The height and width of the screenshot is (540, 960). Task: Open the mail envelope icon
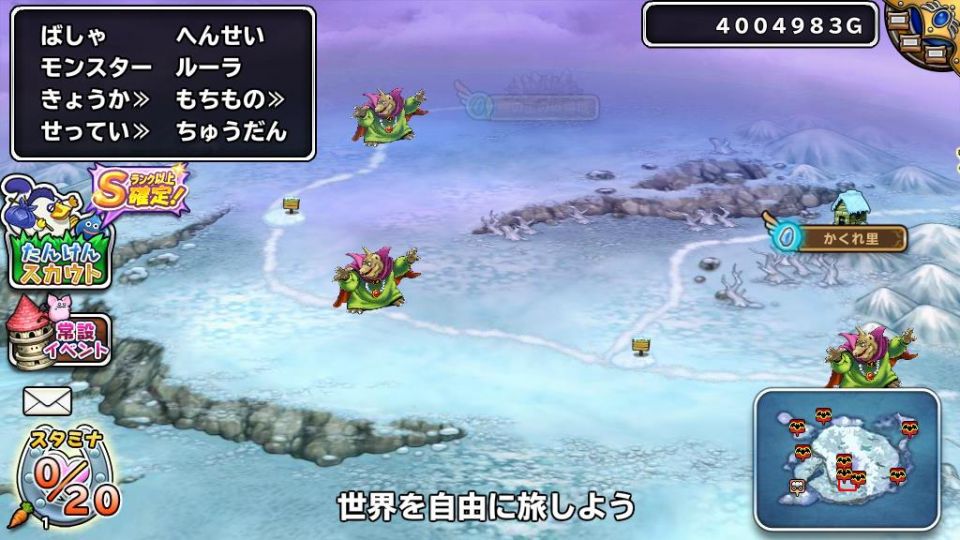click(x=48, y=401)
